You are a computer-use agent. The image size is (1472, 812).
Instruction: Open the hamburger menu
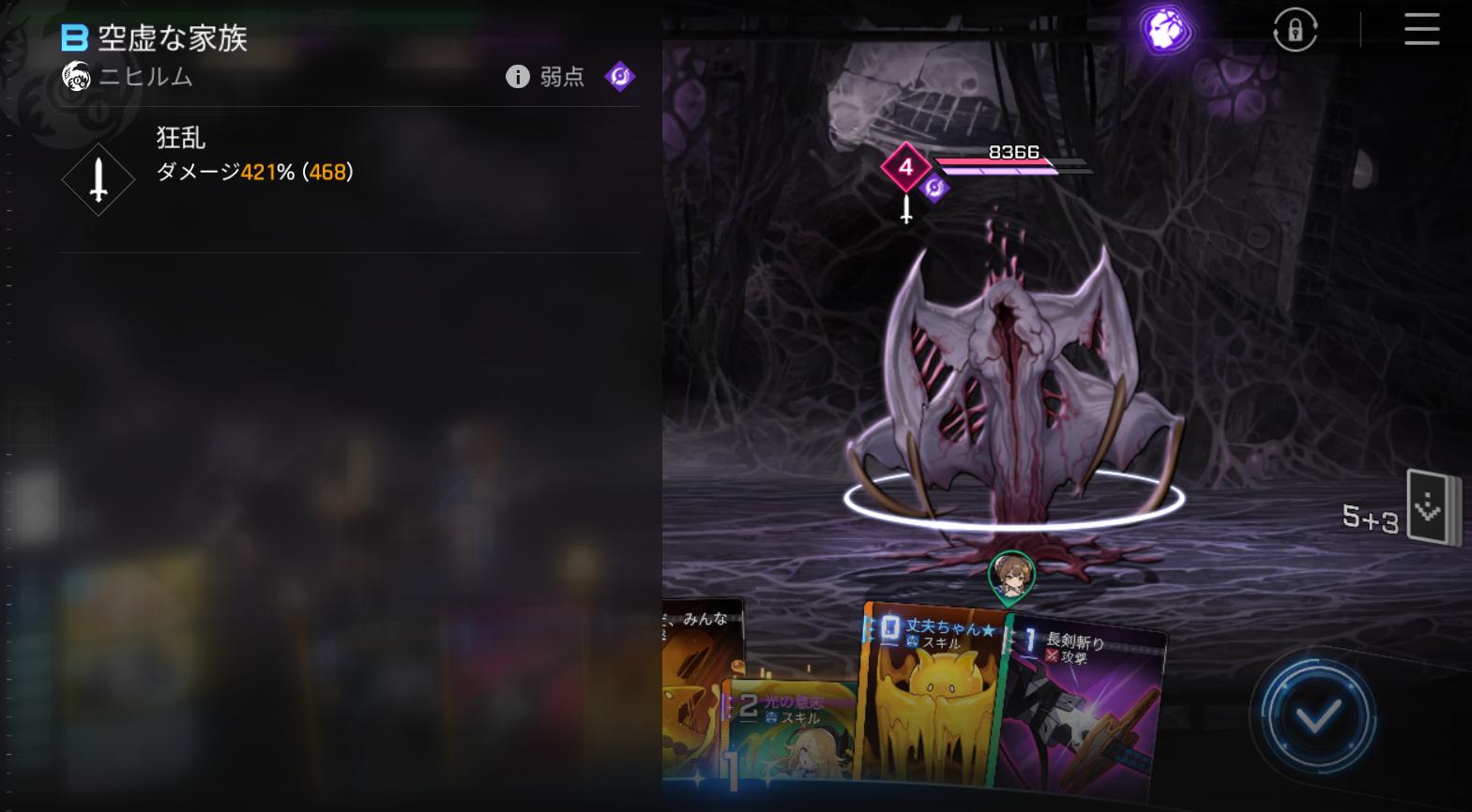[1421, 30]
